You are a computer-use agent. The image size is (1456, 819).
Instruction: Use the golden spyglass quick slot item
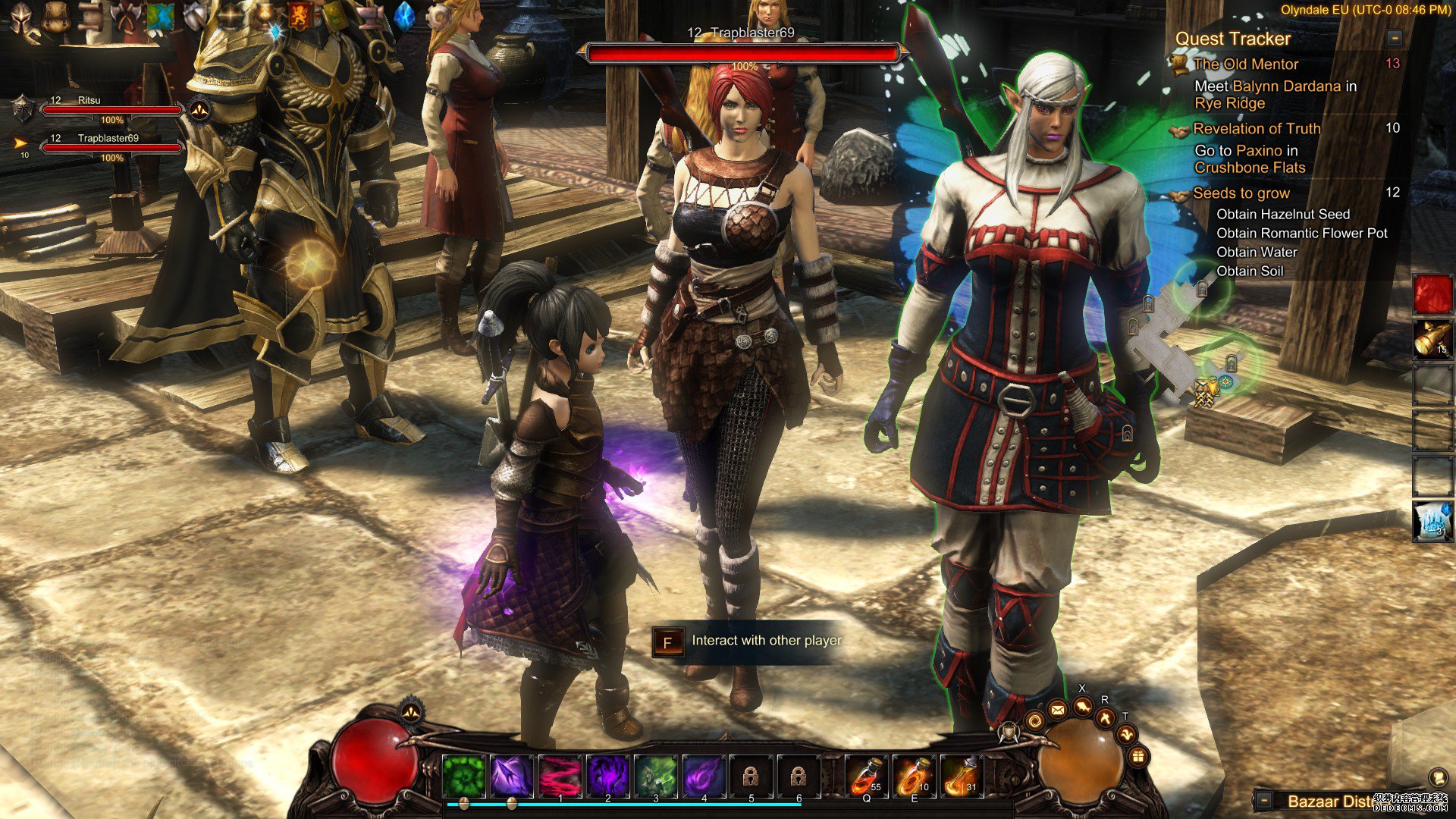tap(1432, 339)
